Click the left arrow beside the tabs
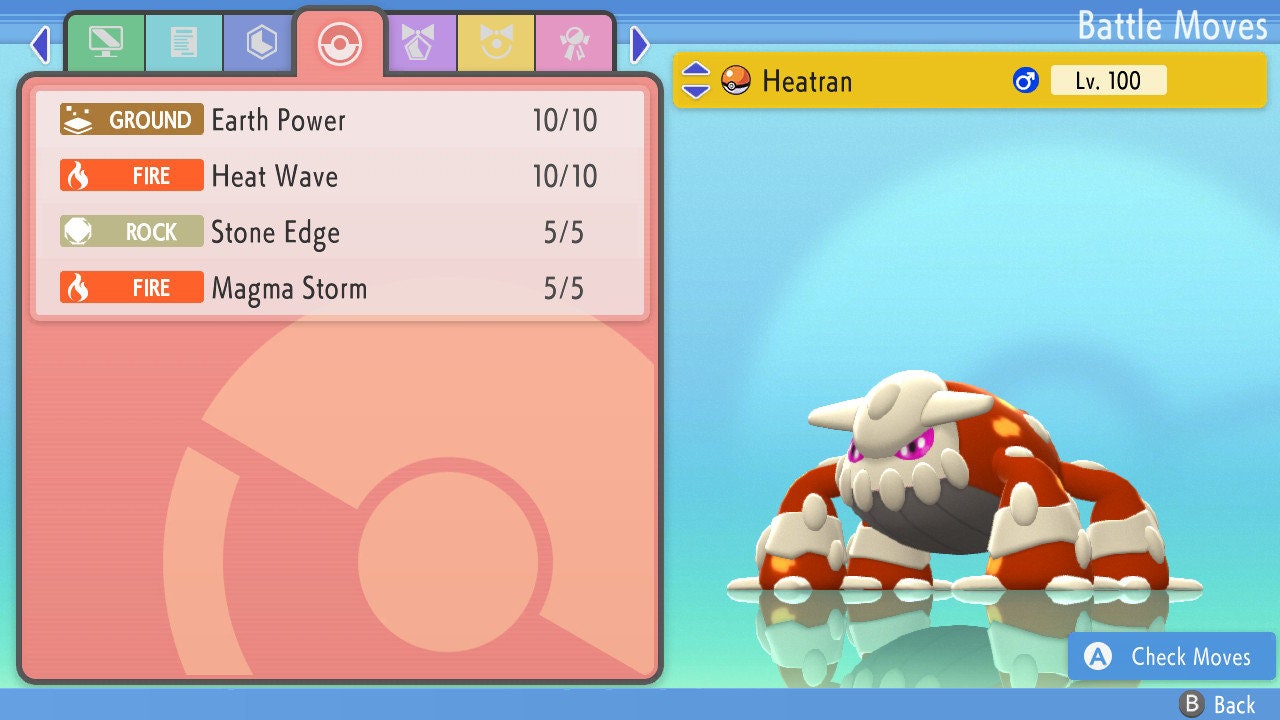 (40, 44)
